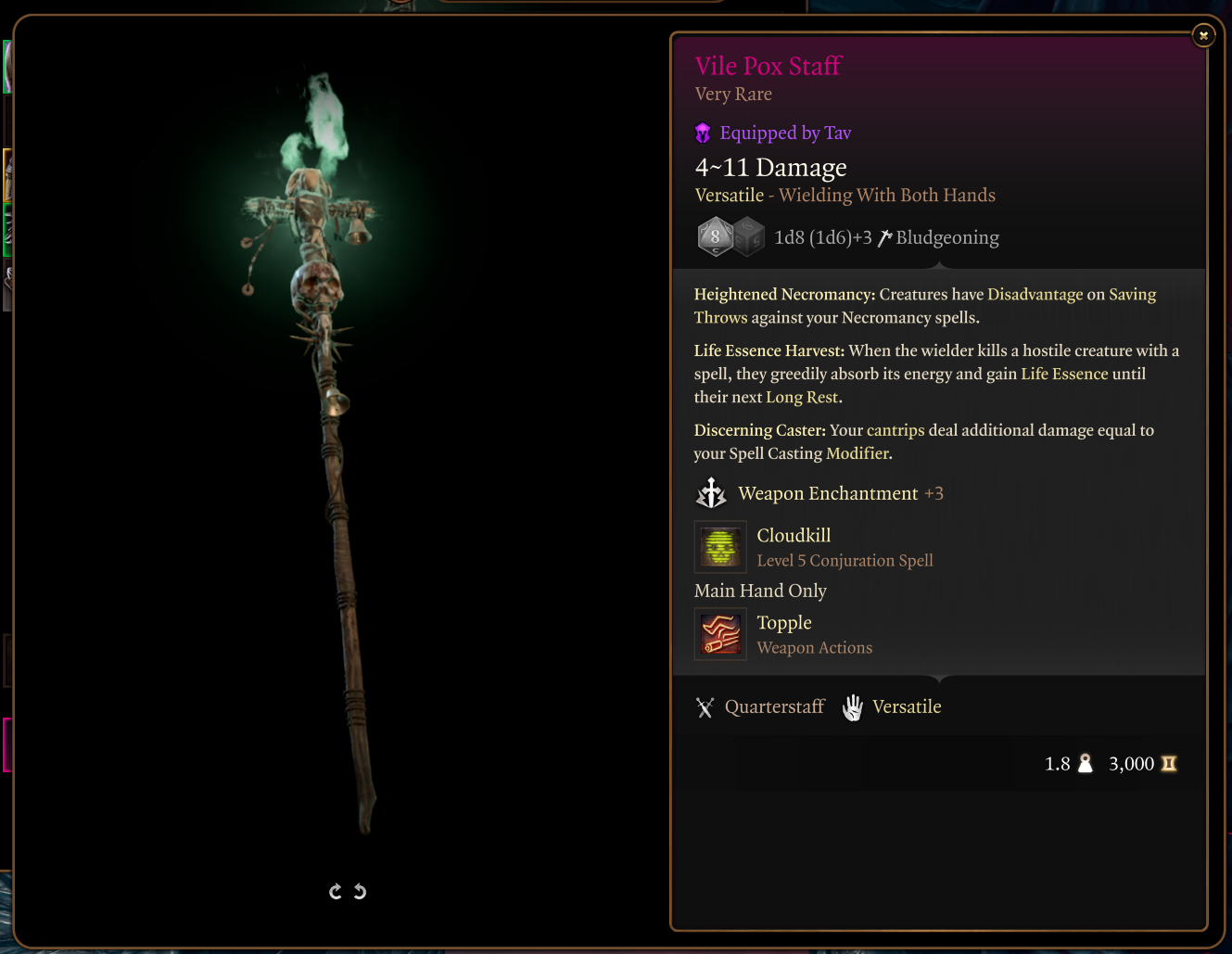Viewport: 1232px width, 954px height.
Task: Rotate the staff model clockwise
Action: (x=336, y=892)
